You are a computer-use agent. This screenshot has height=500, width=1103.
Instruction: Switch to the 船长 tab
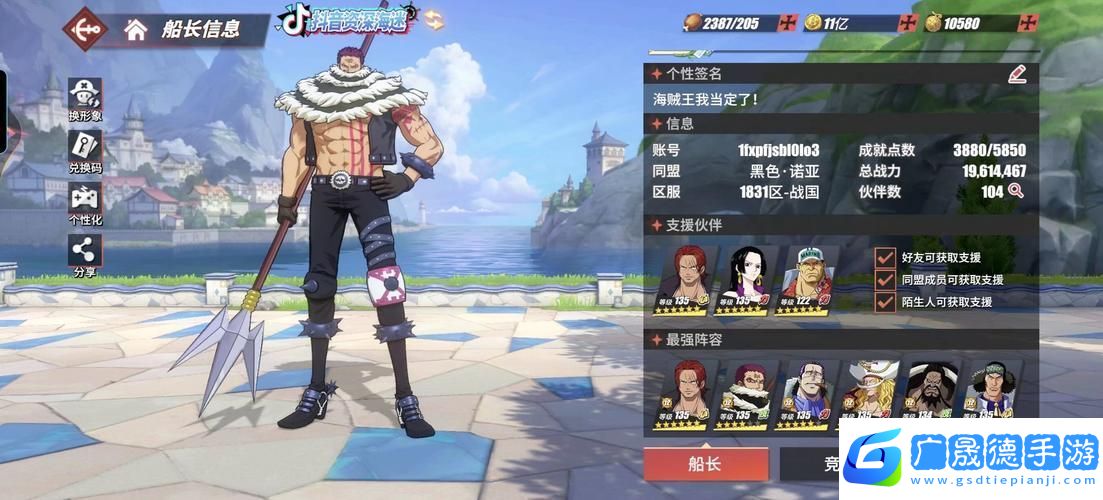[x=705, y=465]
